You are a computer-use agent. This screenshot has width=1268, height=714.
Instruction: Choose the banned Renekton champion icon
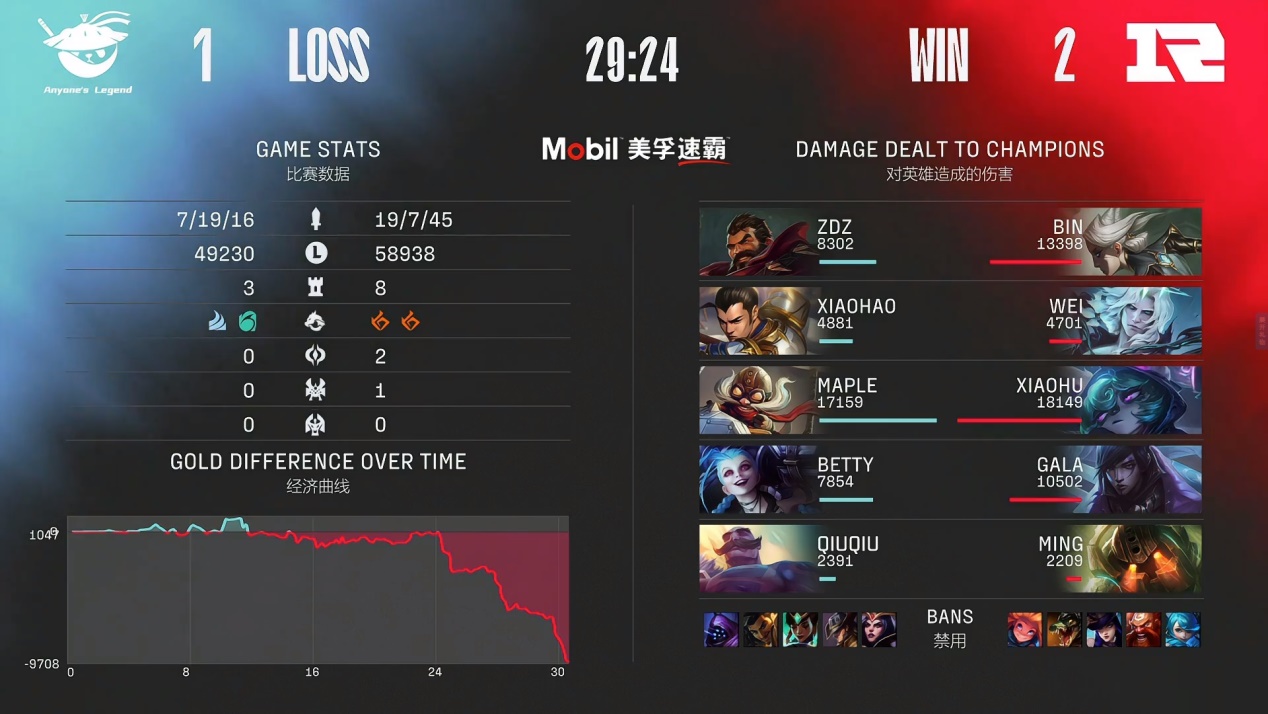click(1064, 630)
